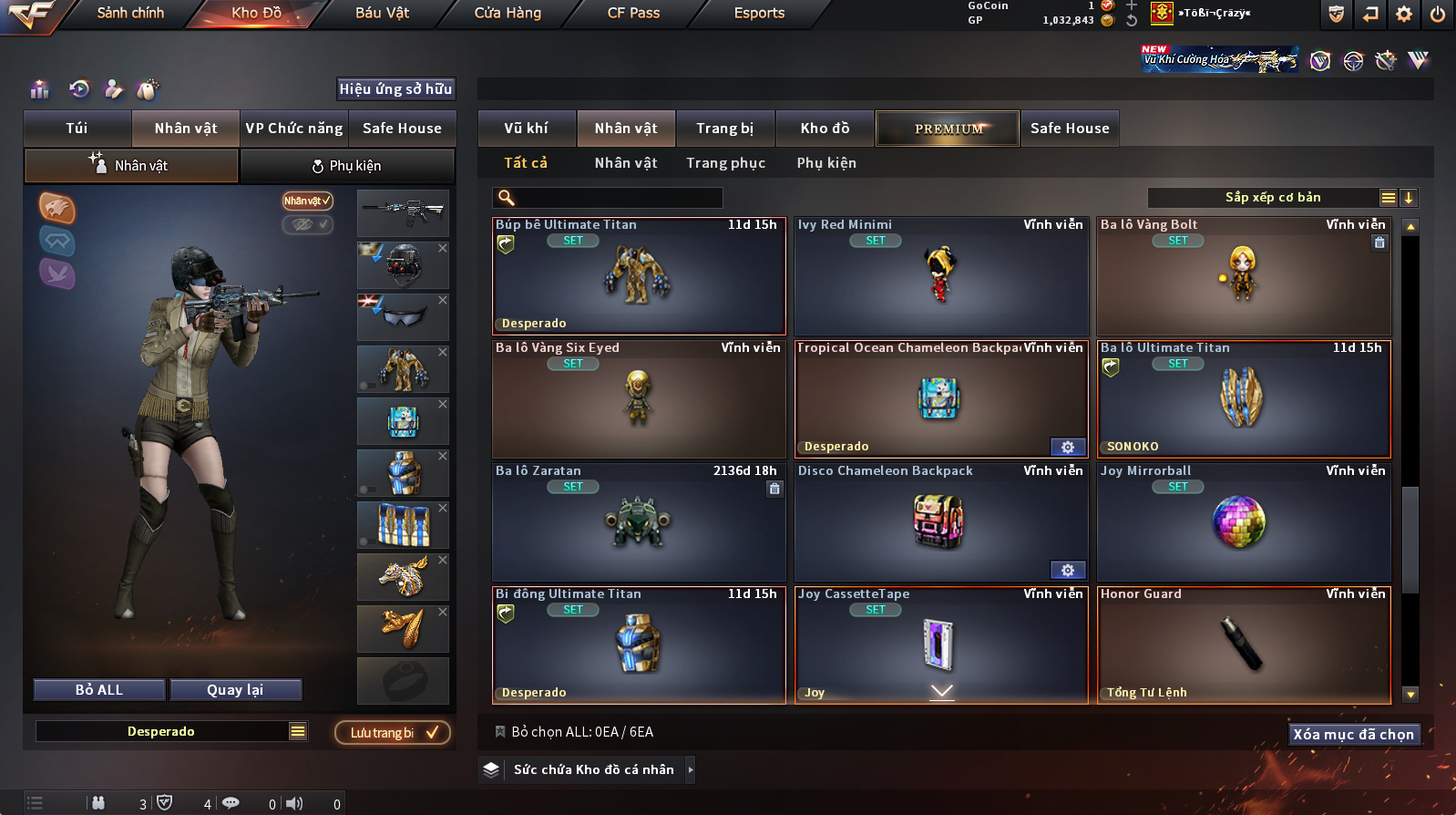Open the CF Pass menu
The image size is (1456, 815).
tap(633, 13)
